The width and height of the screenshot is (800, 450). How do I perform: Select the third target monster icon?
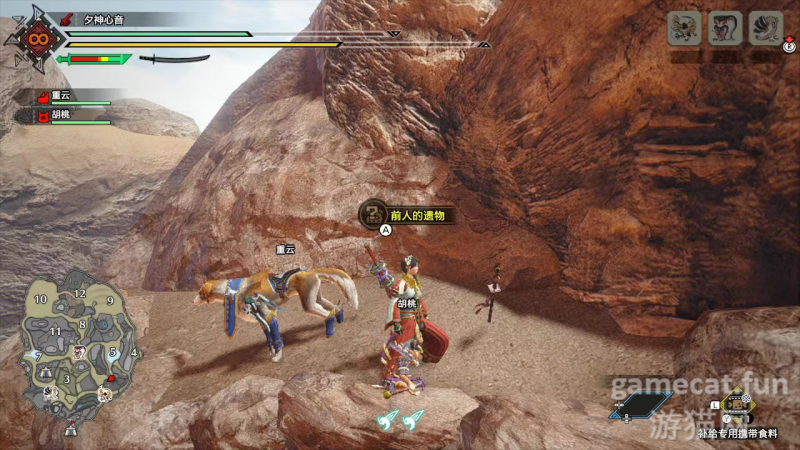click(765, 28)
